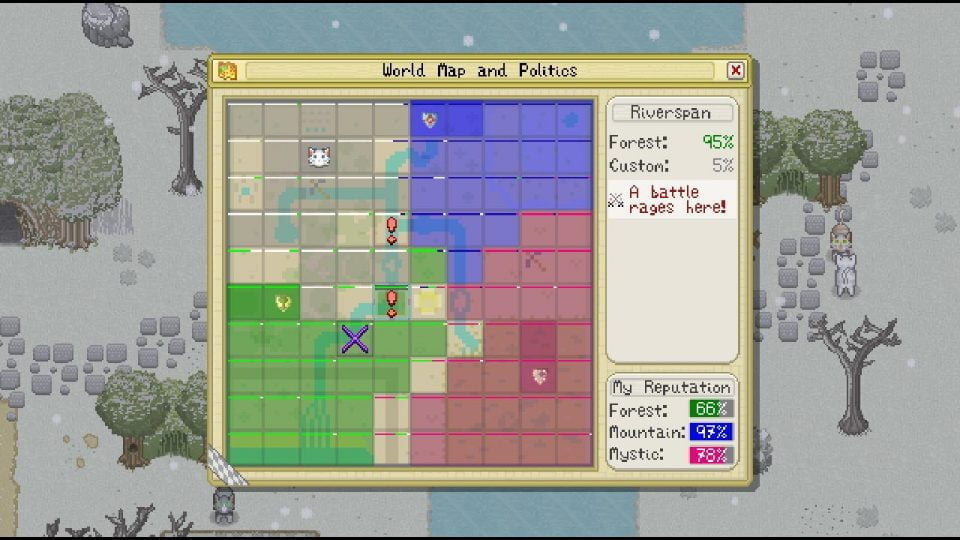Screen dimensions: 960x540
Task: Choose the blue territory emblem tile
Action: pyautogui.click(x=429, y=120)
